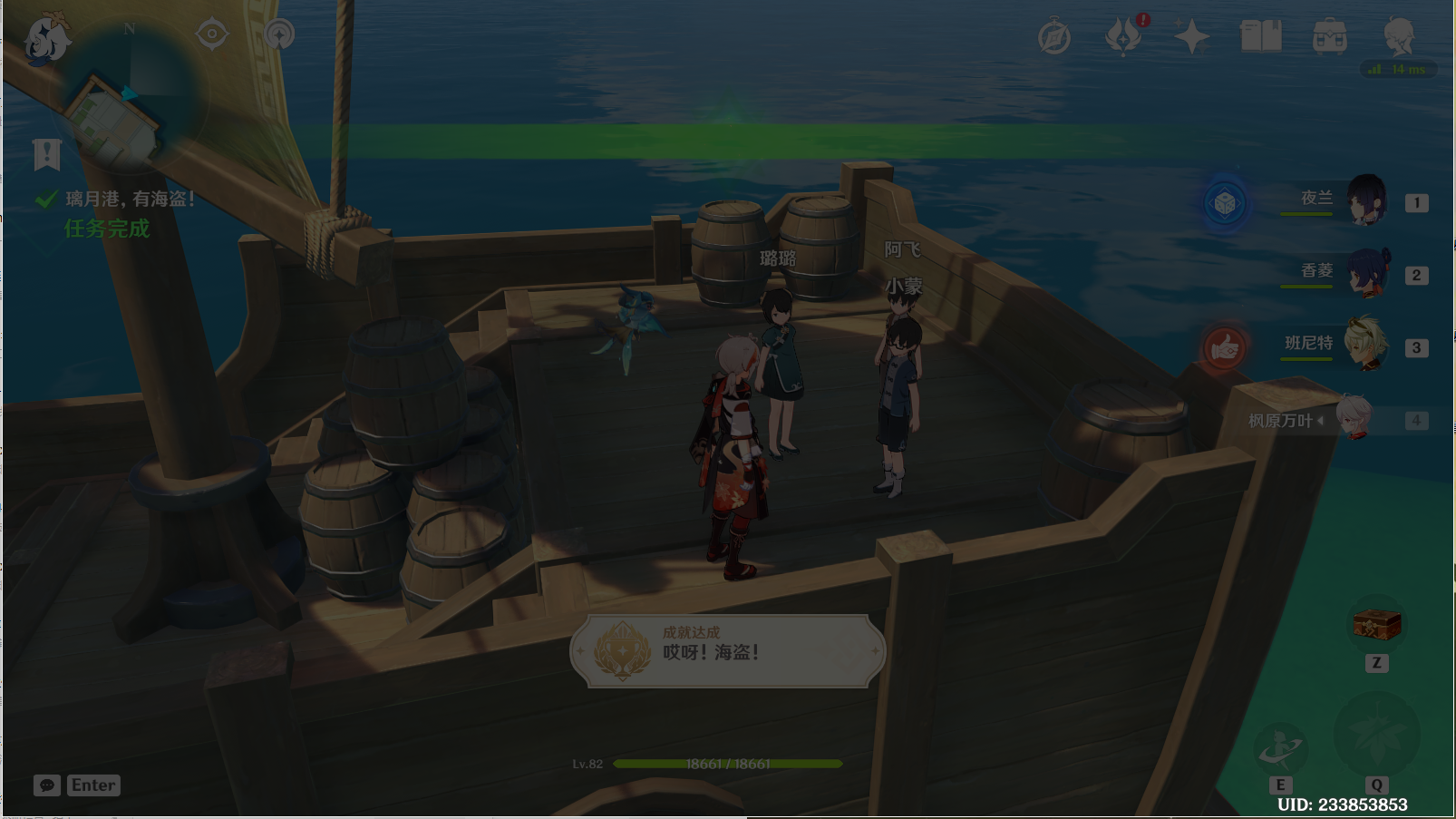Select the tracked quest 璃月港,有海盗!
The height and width of the screenshot is (819, 1456).
point(130,199)
